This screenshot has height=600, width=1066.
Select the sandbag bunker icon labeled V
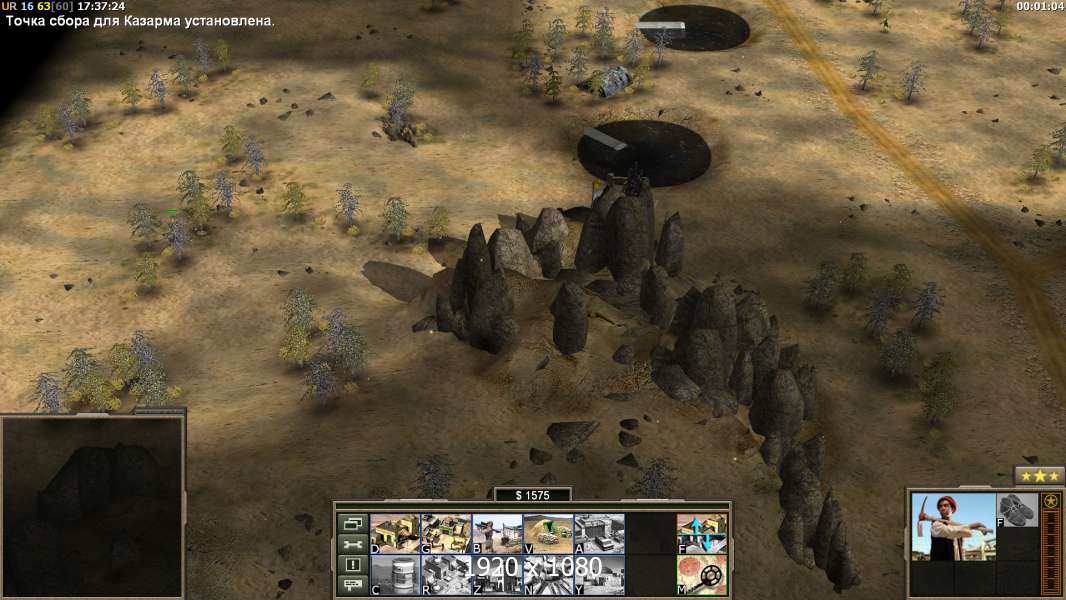[548, 533]
